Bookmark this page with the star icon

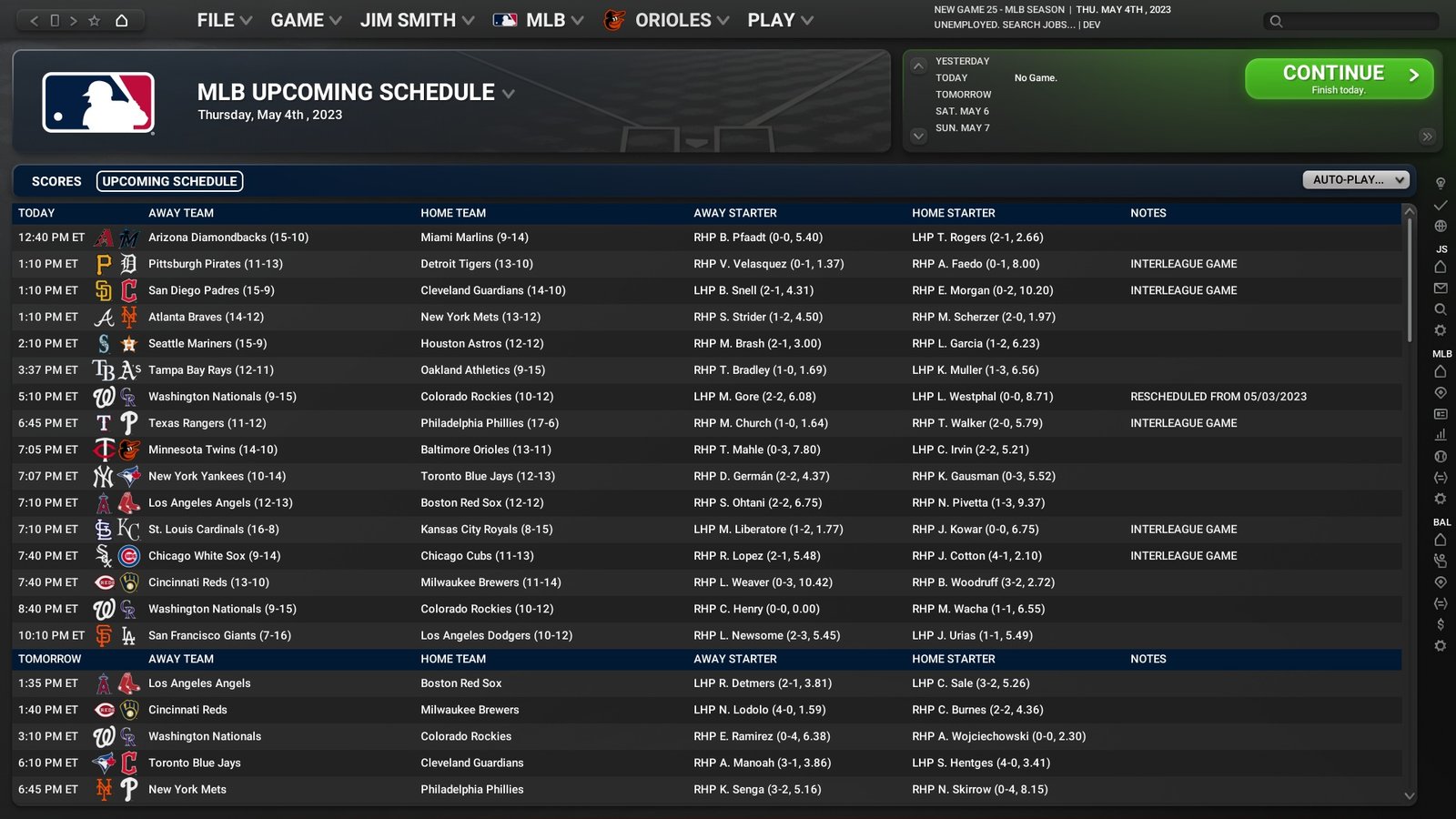click(94, 20)
